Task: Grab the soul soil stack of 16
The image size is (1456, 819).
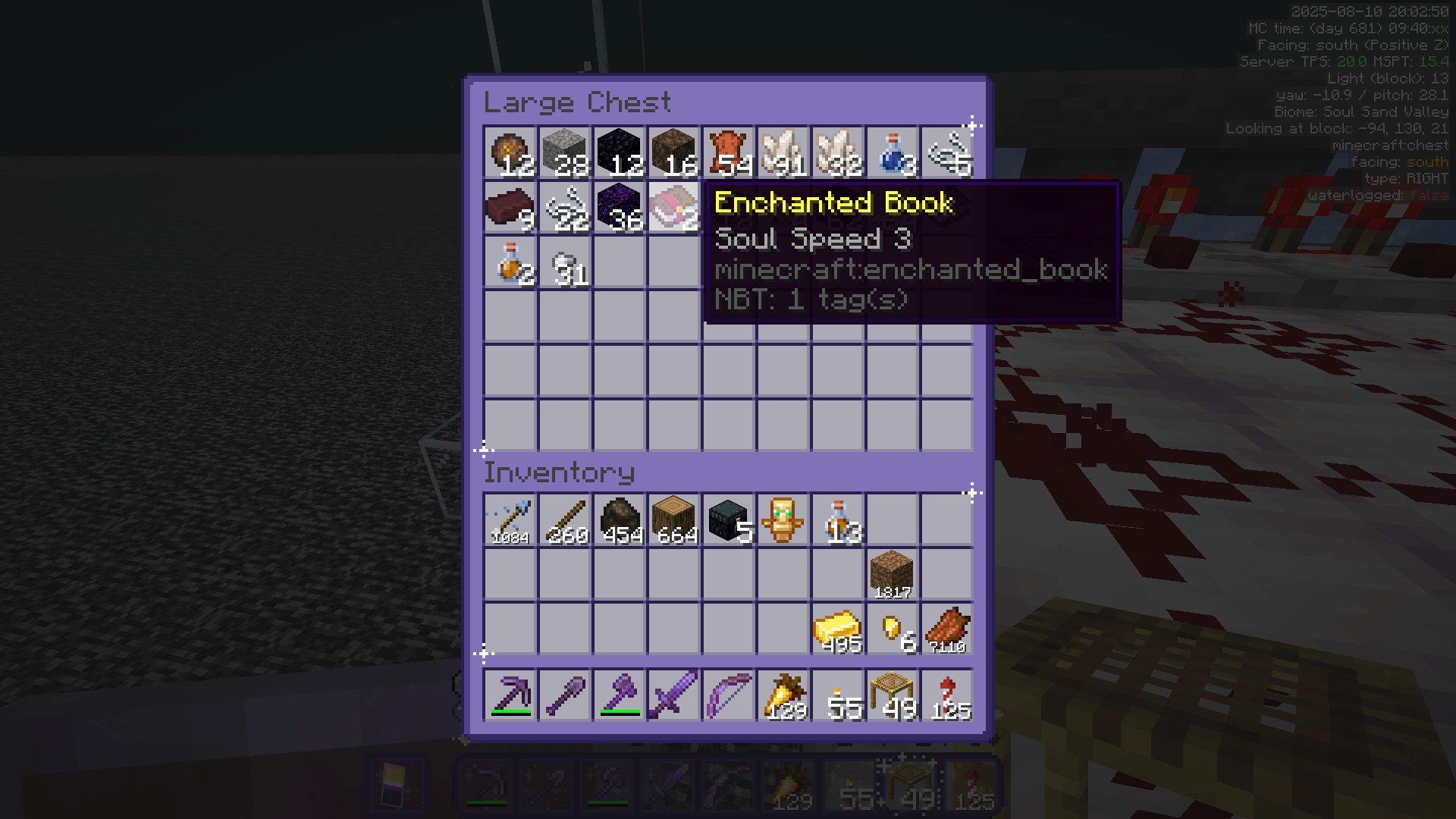Action: click(674, 152)
